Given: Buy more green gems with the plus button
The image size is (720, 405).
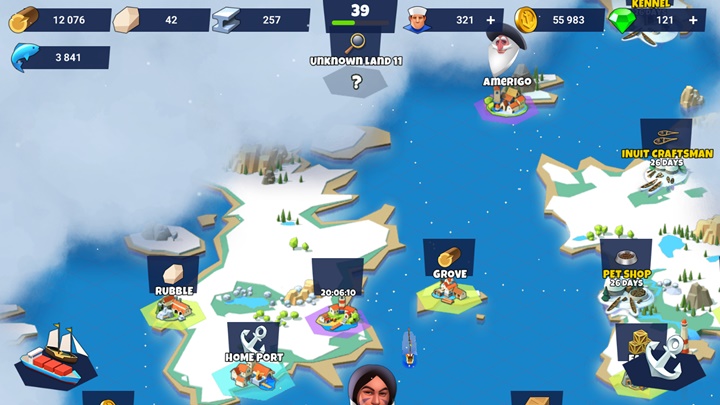Looking at the screenshot, I should [692, 20].
